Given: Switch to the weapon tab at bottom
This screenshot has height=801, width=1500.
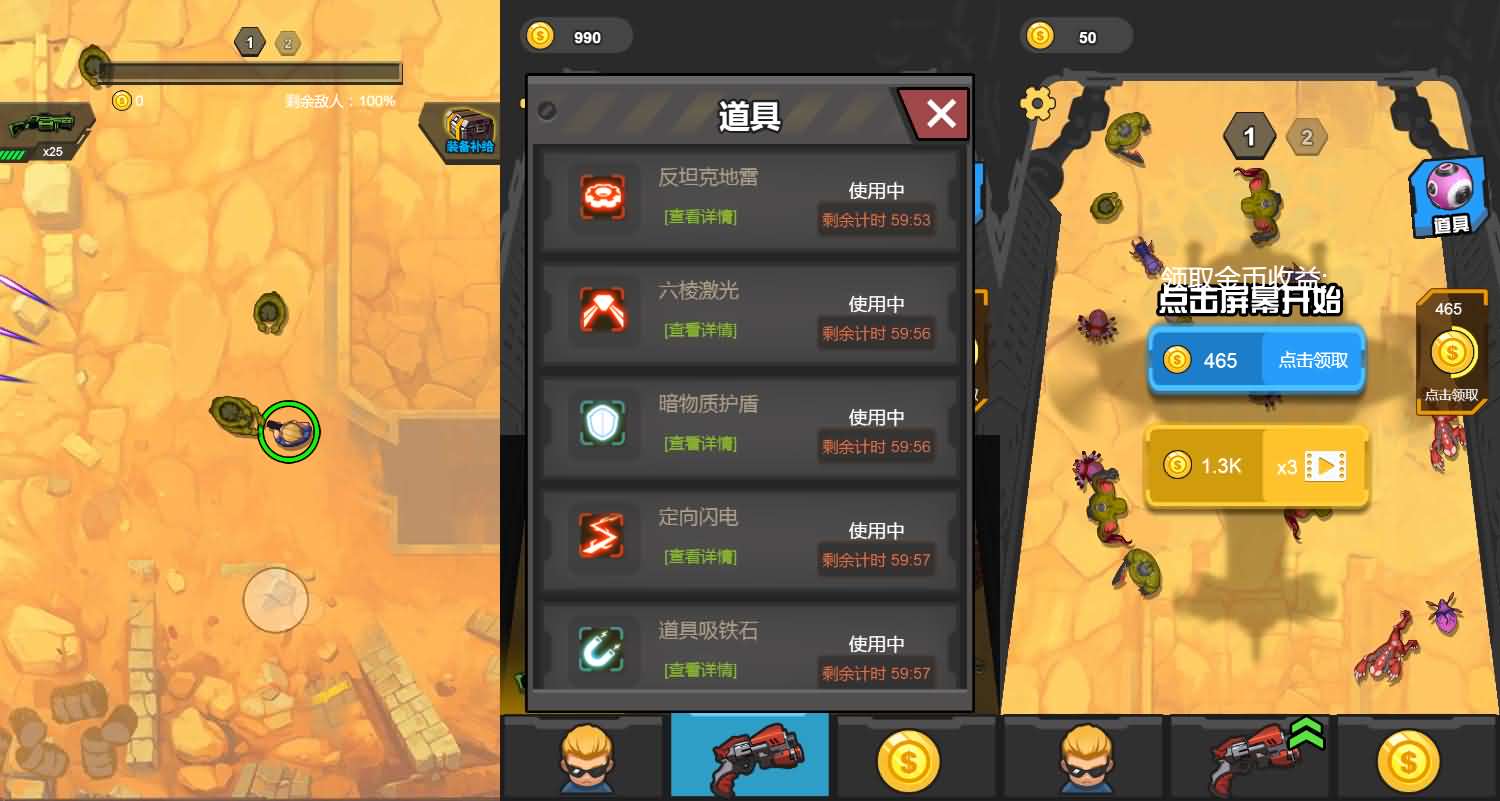Looking at the screenshot, I should tap(749, 757).
